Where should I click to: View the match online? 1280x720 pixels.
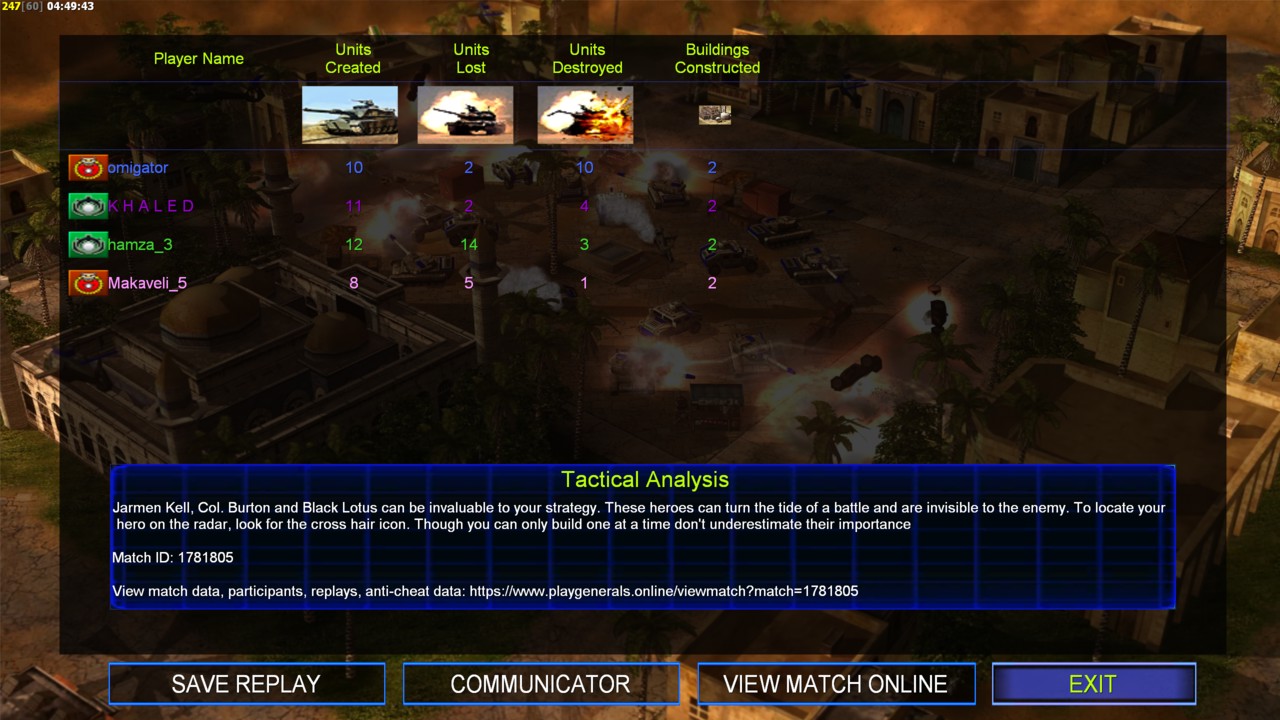[x=835, y=684]
